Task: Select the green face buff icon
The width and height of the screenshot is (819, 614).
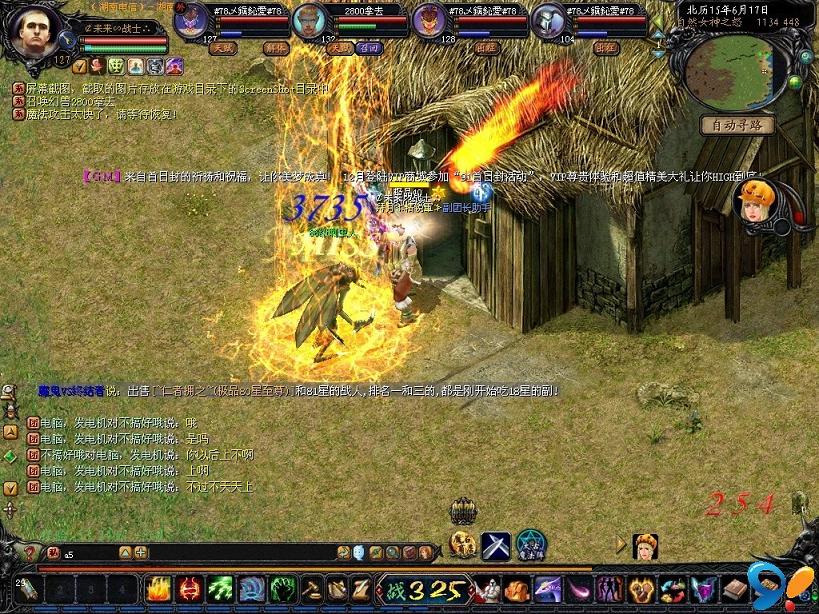Action: pyautogui.click(x=116, y=66)
